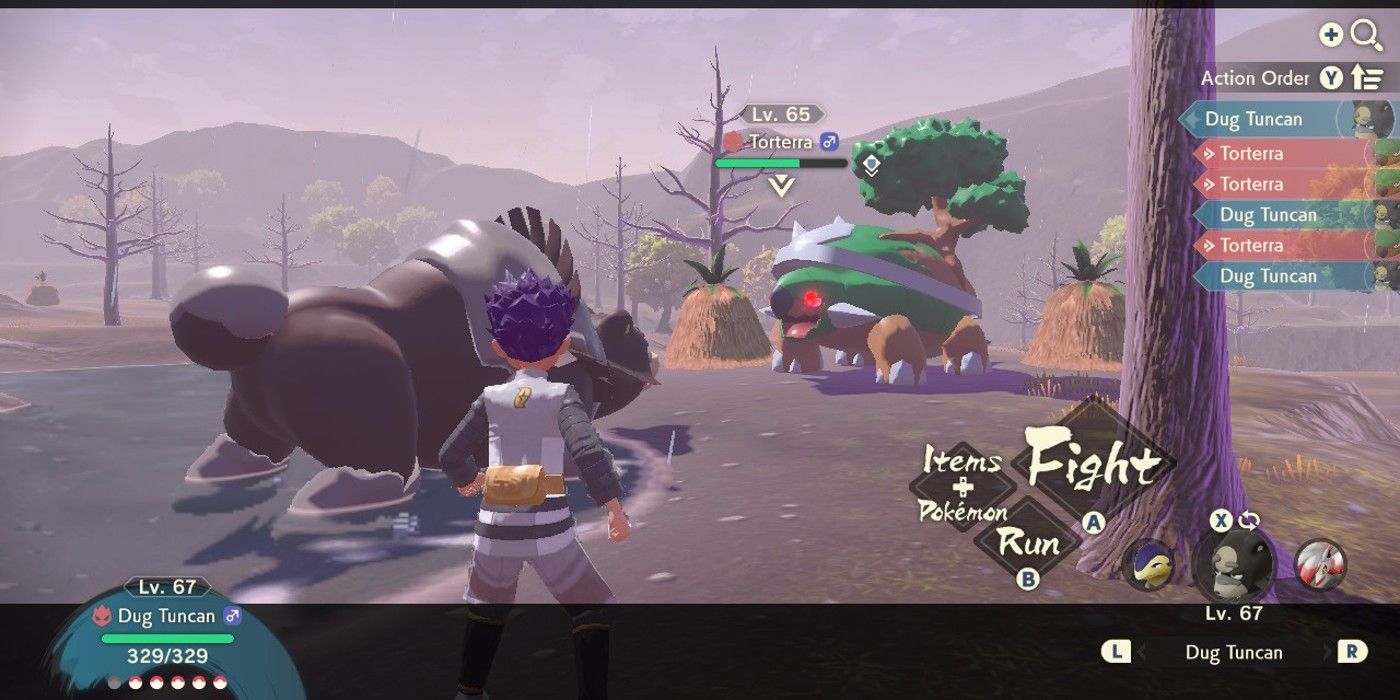Click the magnifying glass zoom icon
Viewport: 1400px width, 700px height.
[x=1365, y=36]
